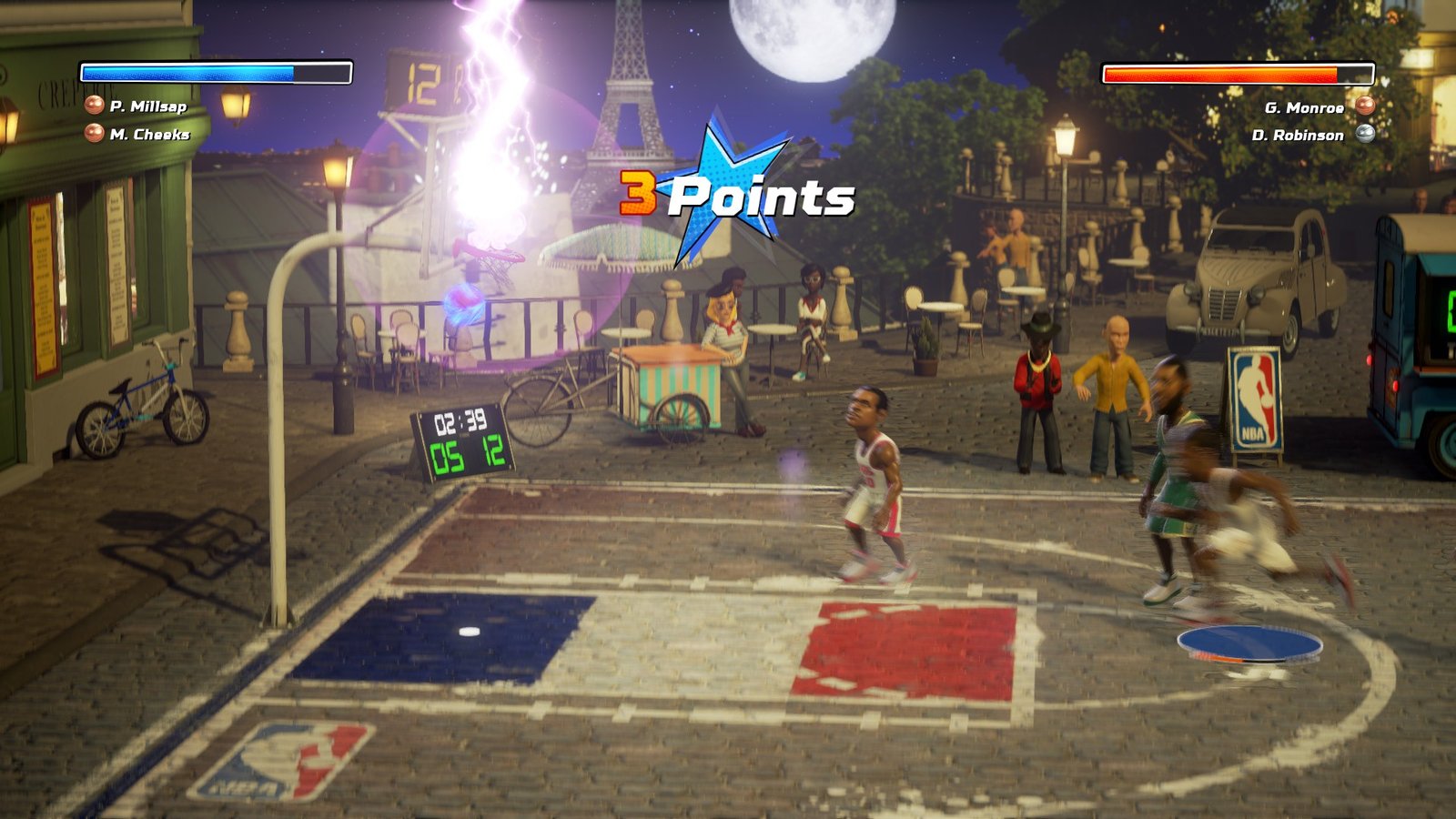Choose G. Monroe's player name entry
Viewport: 1456px width, 819px height.
1304,108
